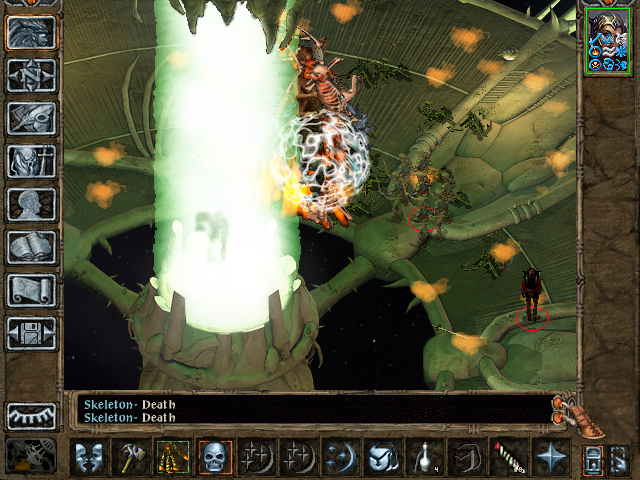The image size is (640, 480).
Task: Open the options floppy disk menu
Action: pos(31,333)
